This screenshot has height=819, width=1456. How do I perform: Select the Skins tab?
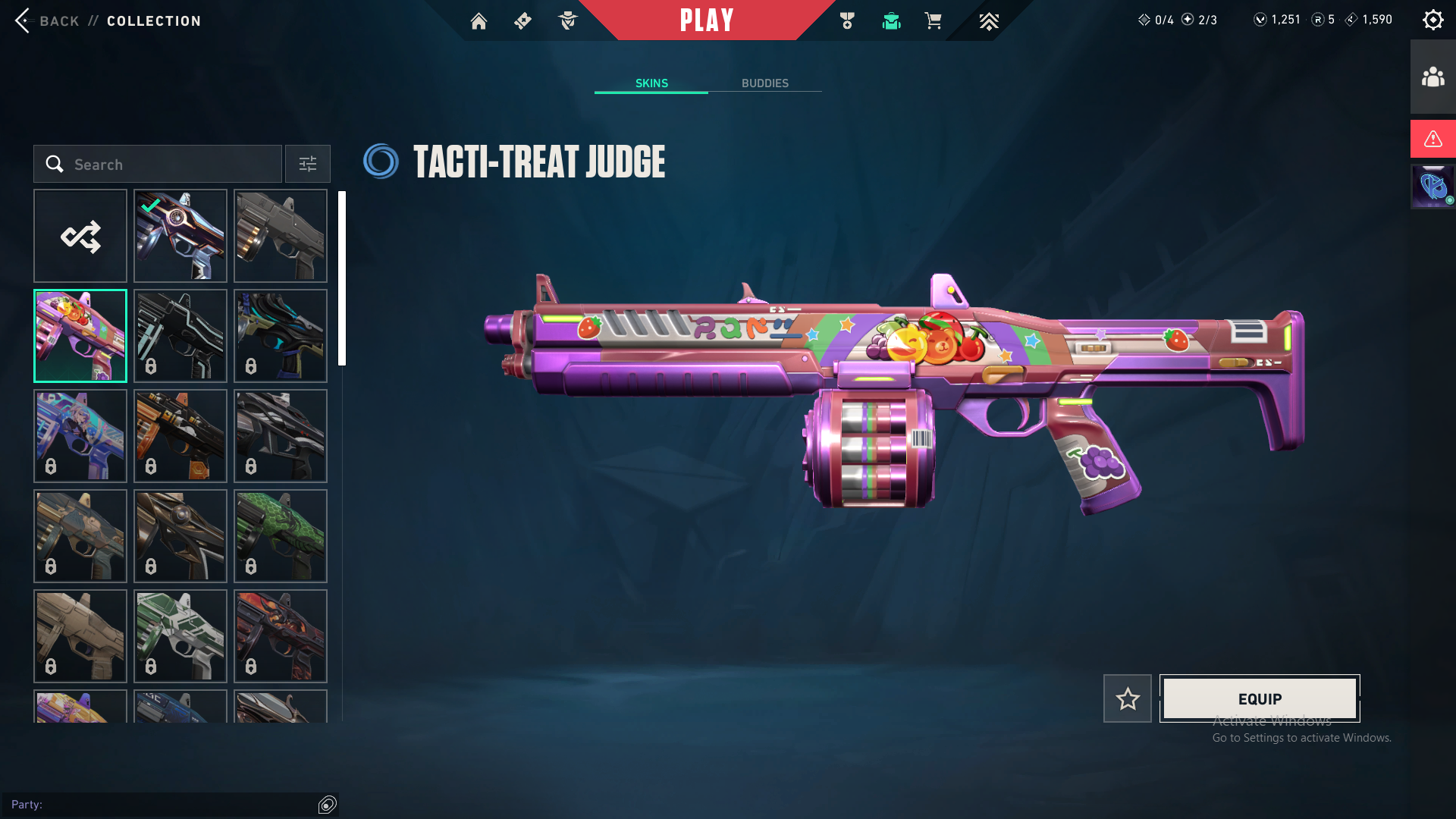coord(651,83)
